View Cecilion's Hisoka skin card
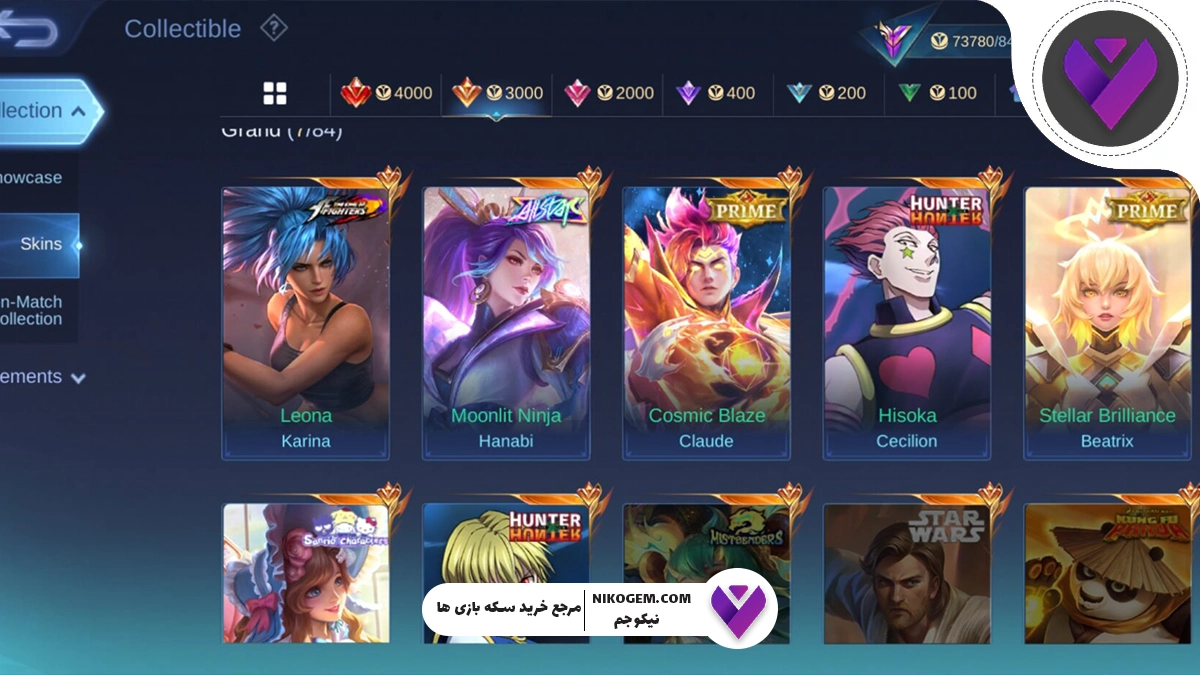 [907, 322]
